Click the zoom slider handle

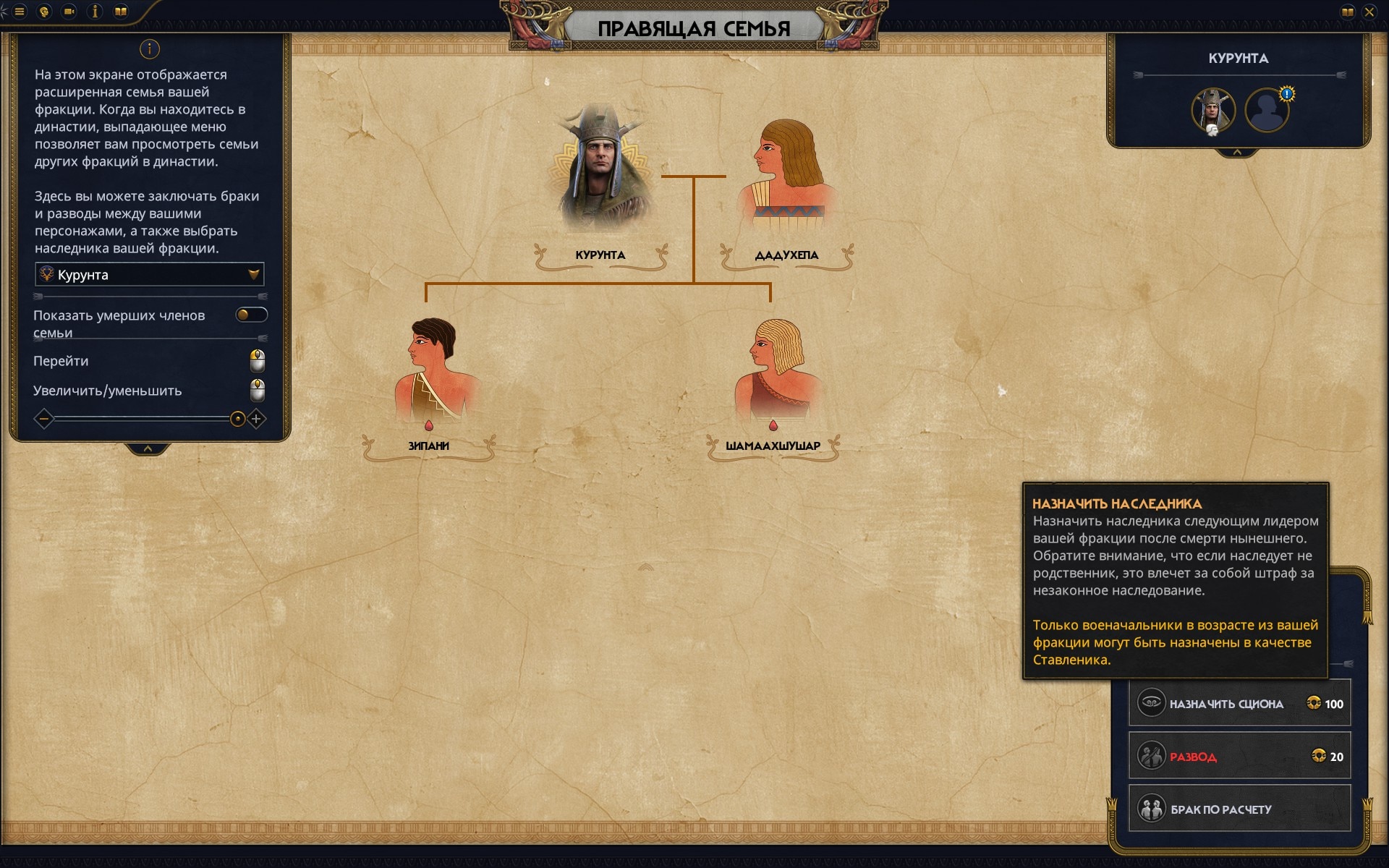(x=237, y=419)
